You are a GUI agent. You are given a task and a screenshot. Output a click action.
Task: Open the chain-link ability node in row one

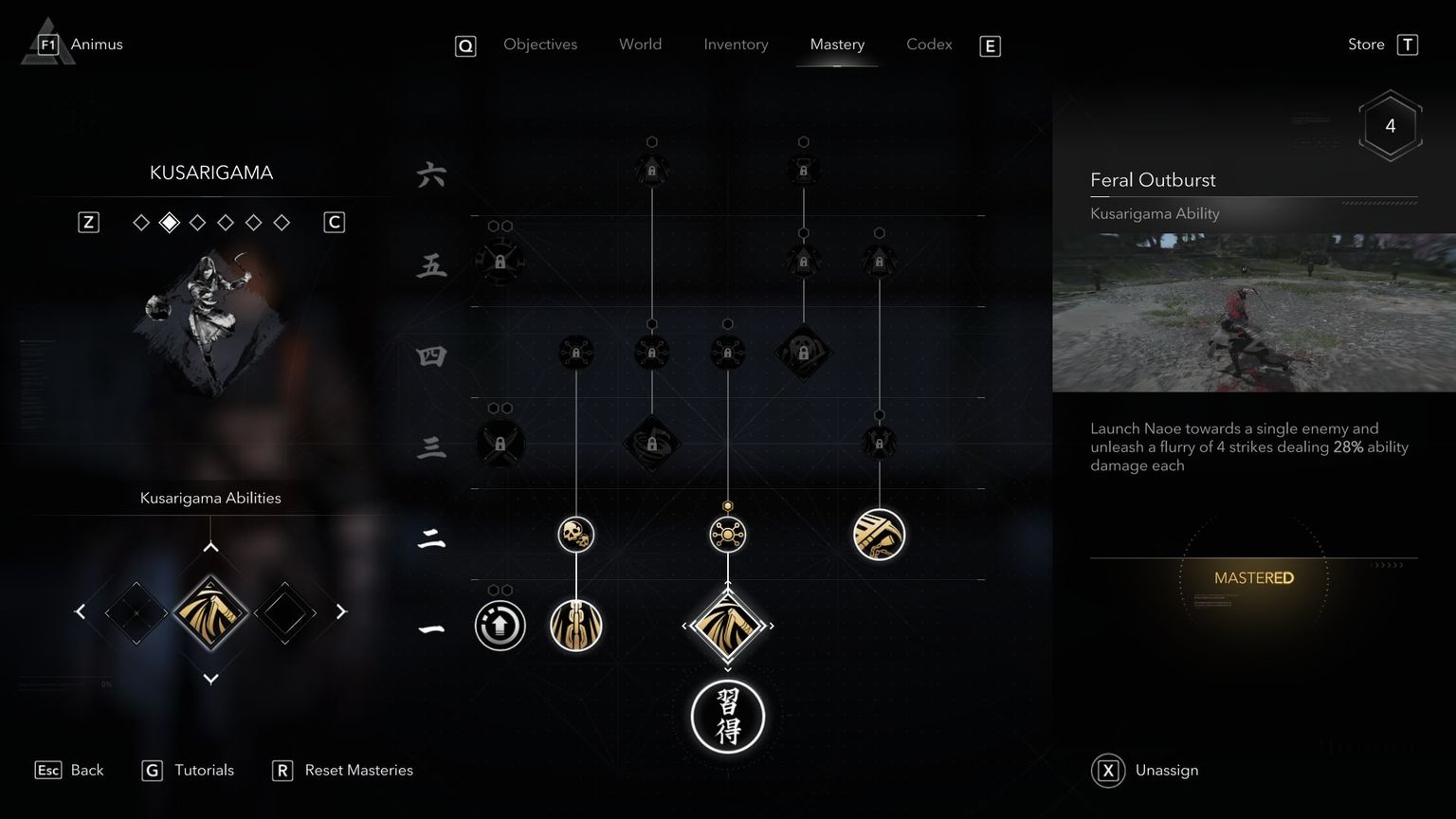(576, 626)
